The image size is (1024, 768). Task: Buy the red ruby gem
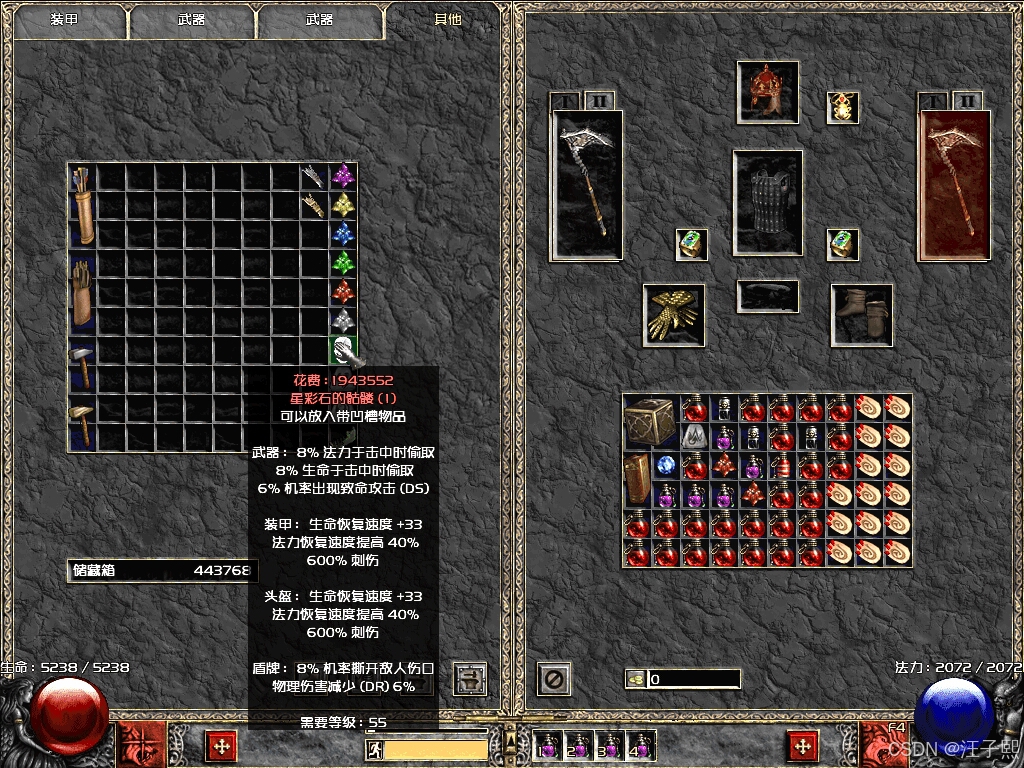(344, 293)
